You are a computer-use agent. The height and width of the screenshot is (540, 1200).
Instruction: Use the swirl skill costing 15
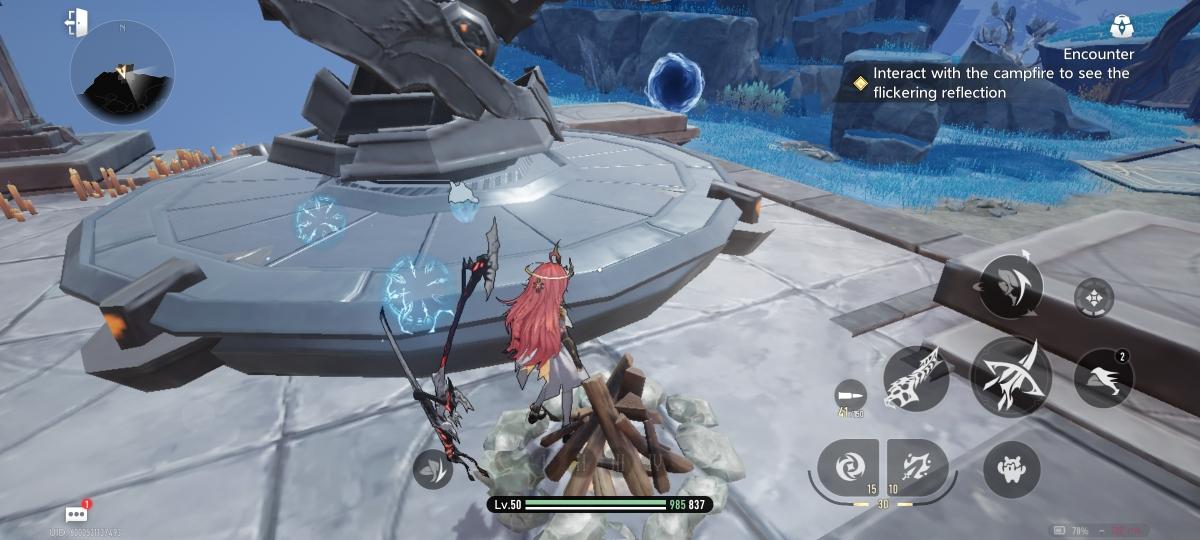tap(849, 468)
